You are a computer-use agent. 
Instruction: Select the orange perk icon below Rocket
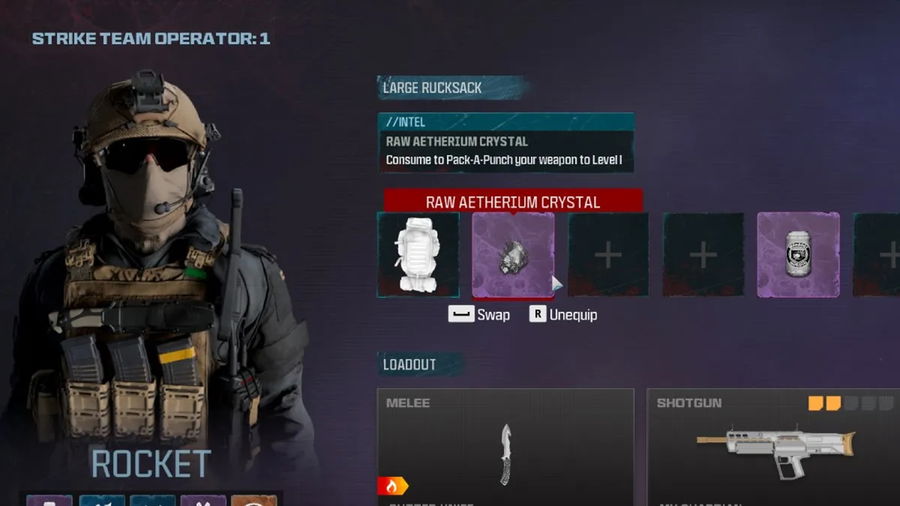[254, 500]
